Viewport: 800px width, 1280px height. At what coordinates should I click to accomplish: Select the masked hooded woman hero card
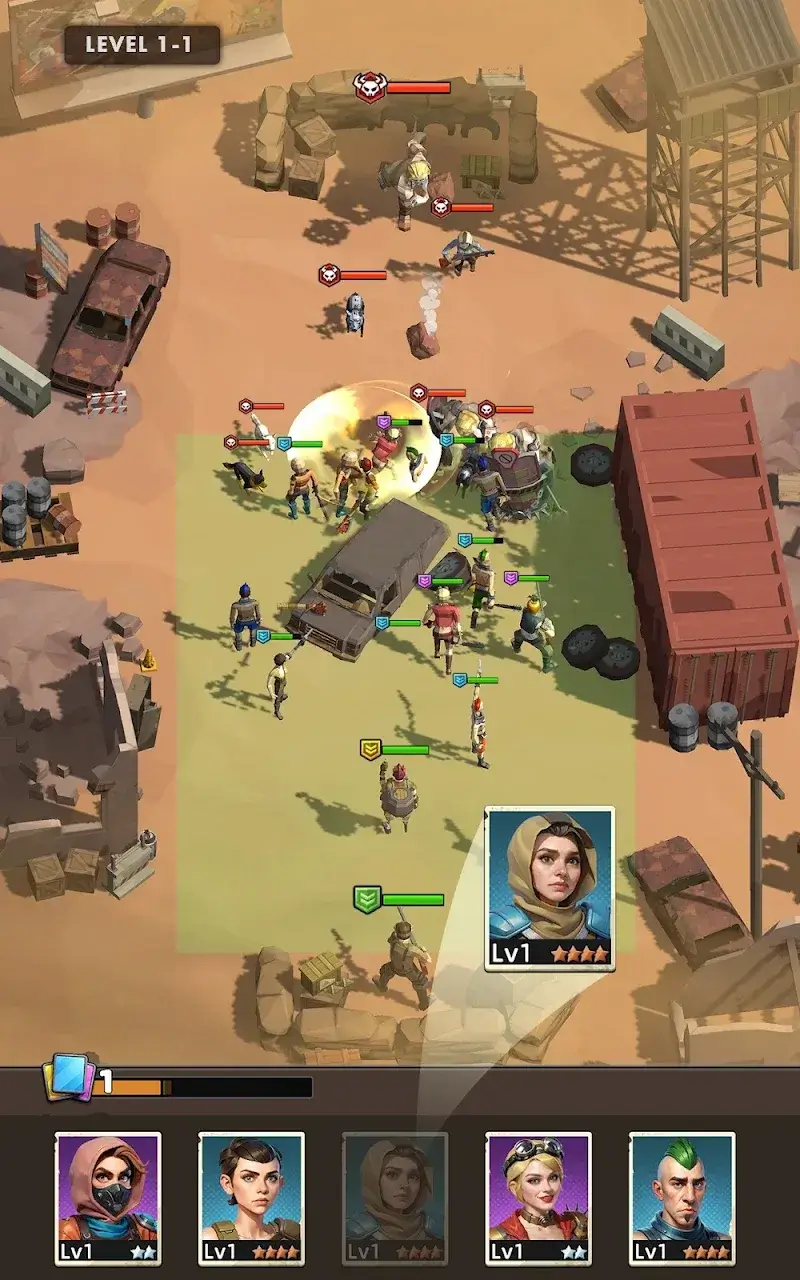coord(108,1197)
